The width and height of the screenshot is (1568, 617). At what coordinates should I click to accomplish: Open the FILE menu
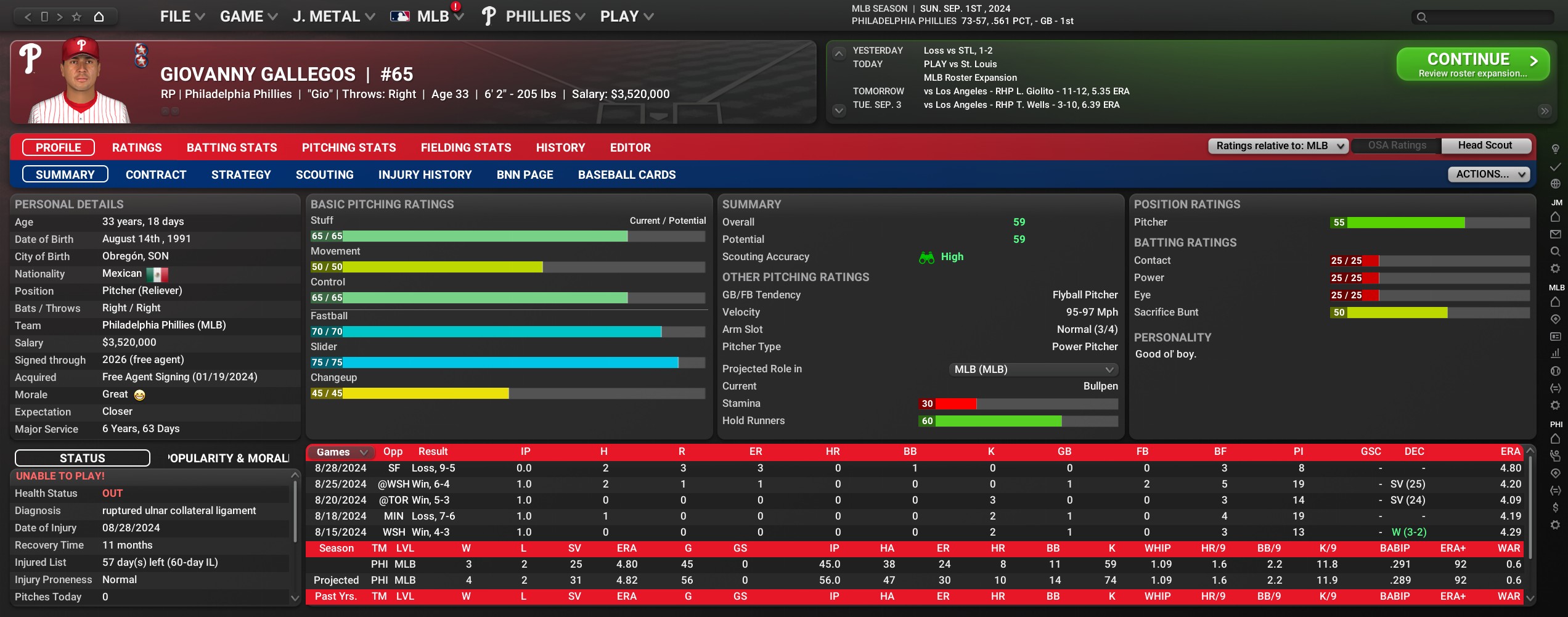pos(182,17)
